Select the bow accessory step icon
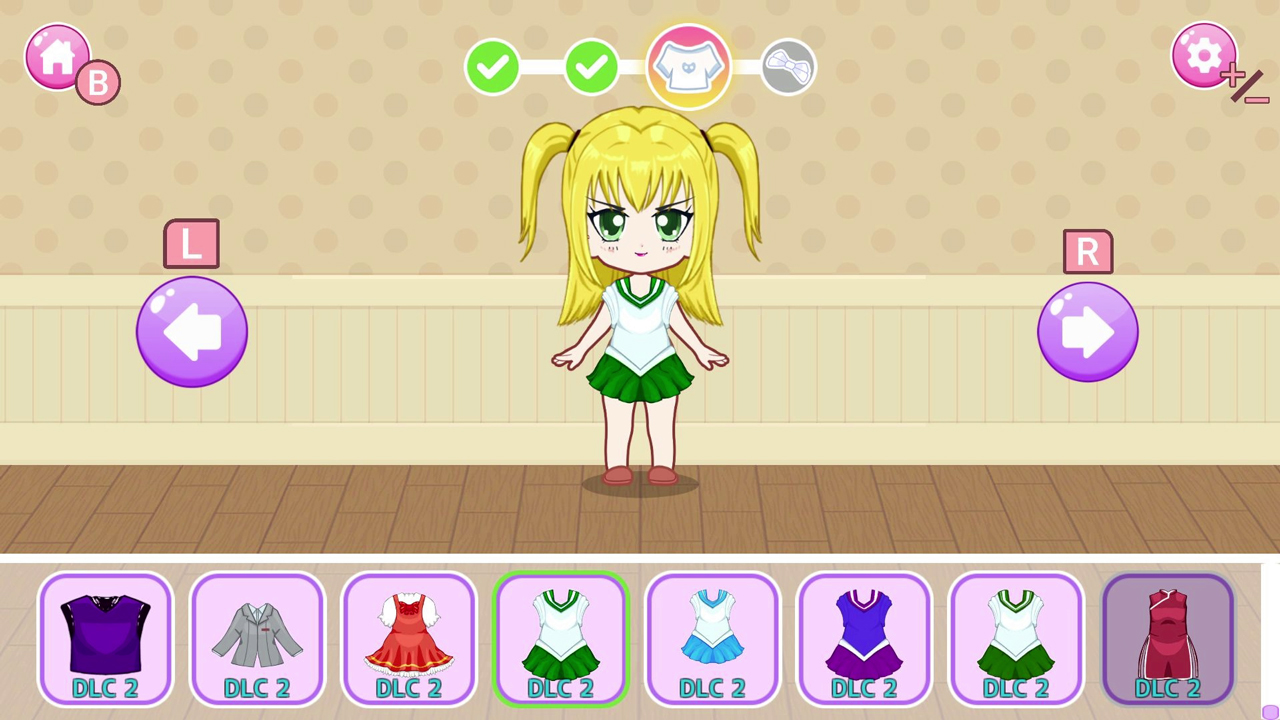The image size is (1280, 720). coord(788,66)
